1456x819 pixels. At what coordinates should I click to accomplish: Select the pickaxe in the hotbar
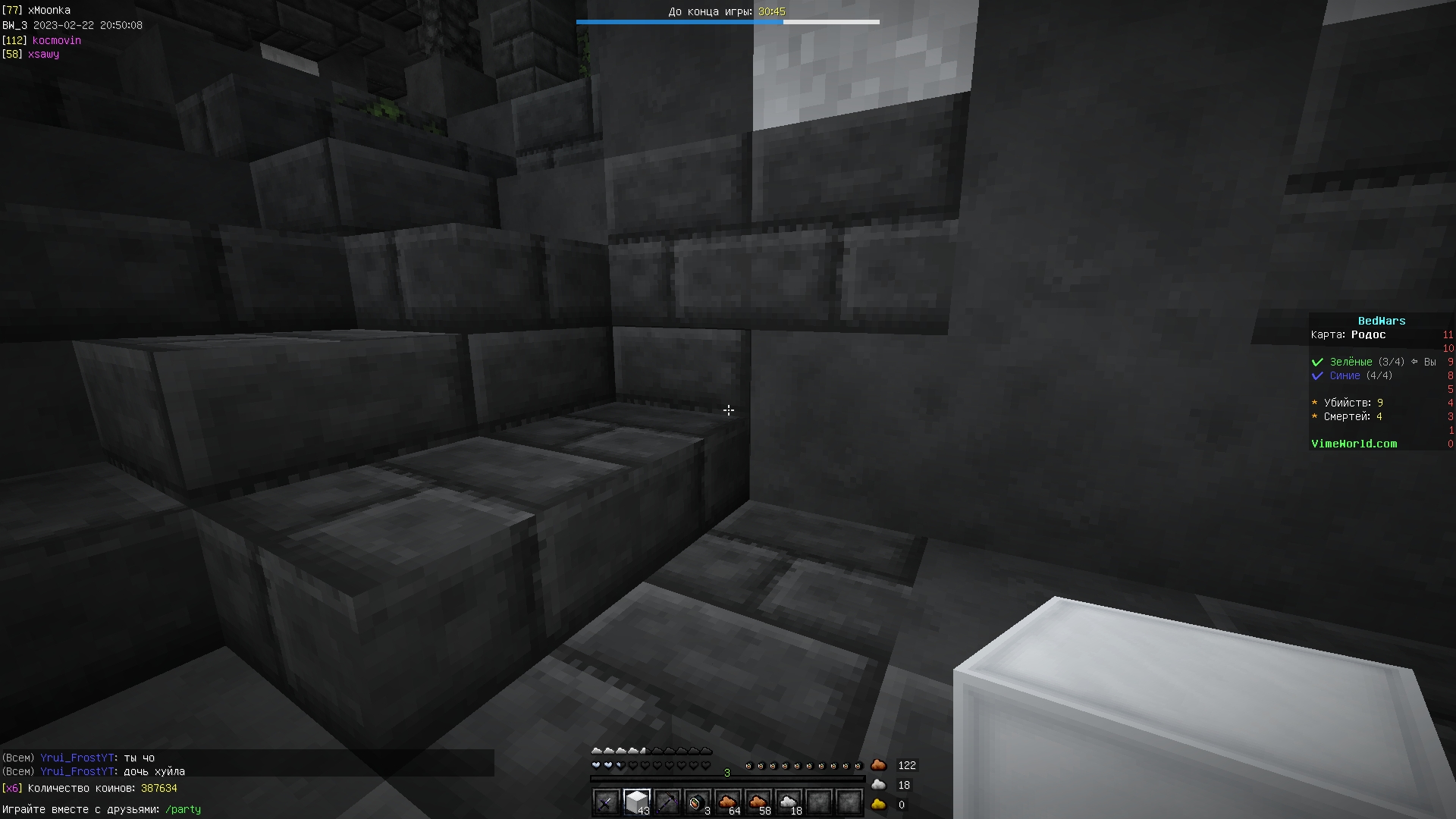click(x=667, y=802)
